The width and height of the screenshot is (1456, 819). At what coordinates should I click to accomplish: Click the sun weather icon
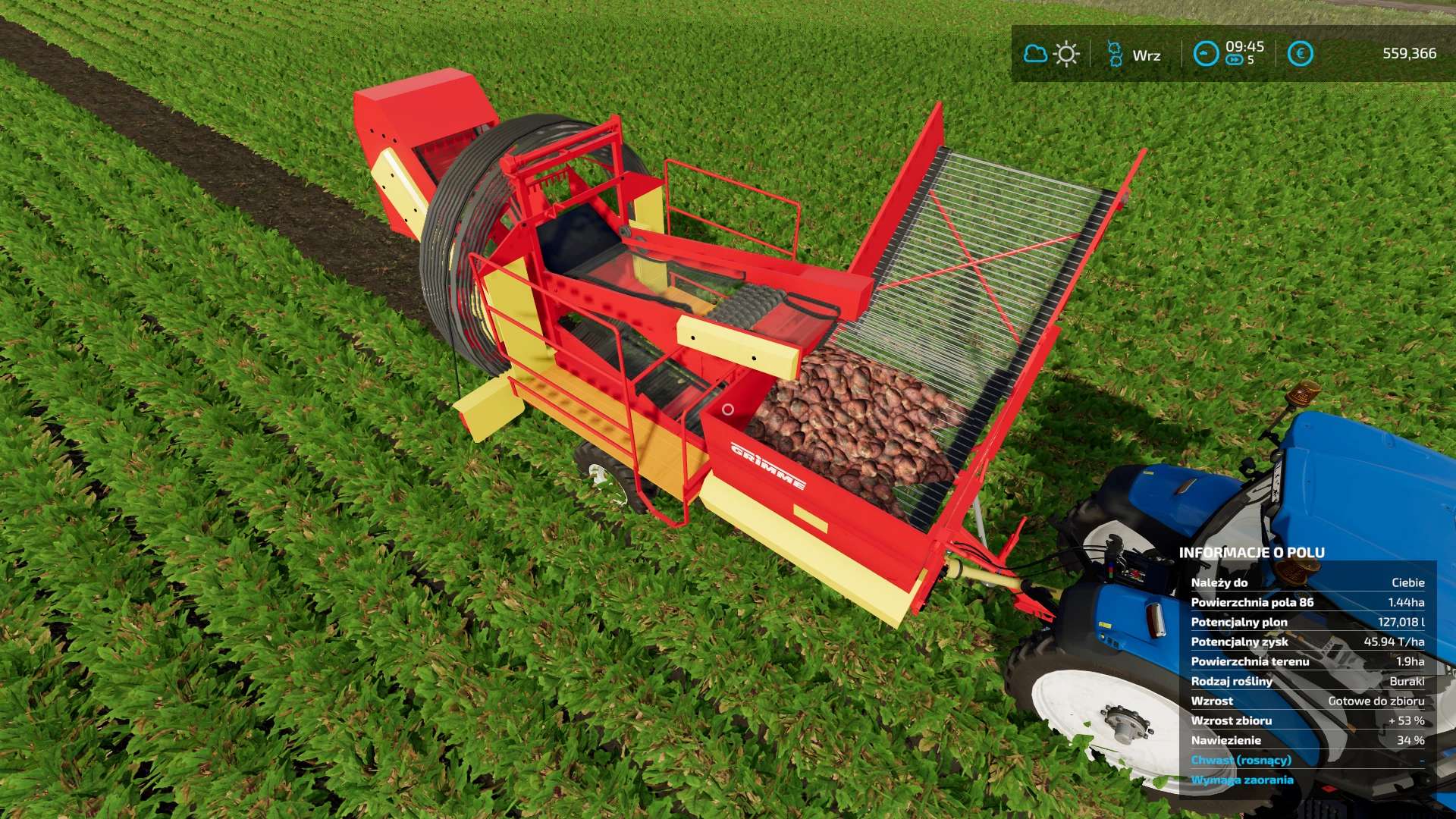coord(1066,54)
